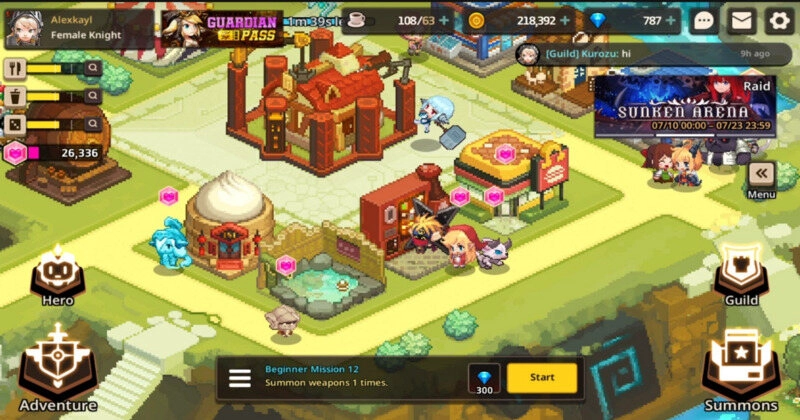
Task: Open the mail inbox envelope
Action: [x=741, y=20]
